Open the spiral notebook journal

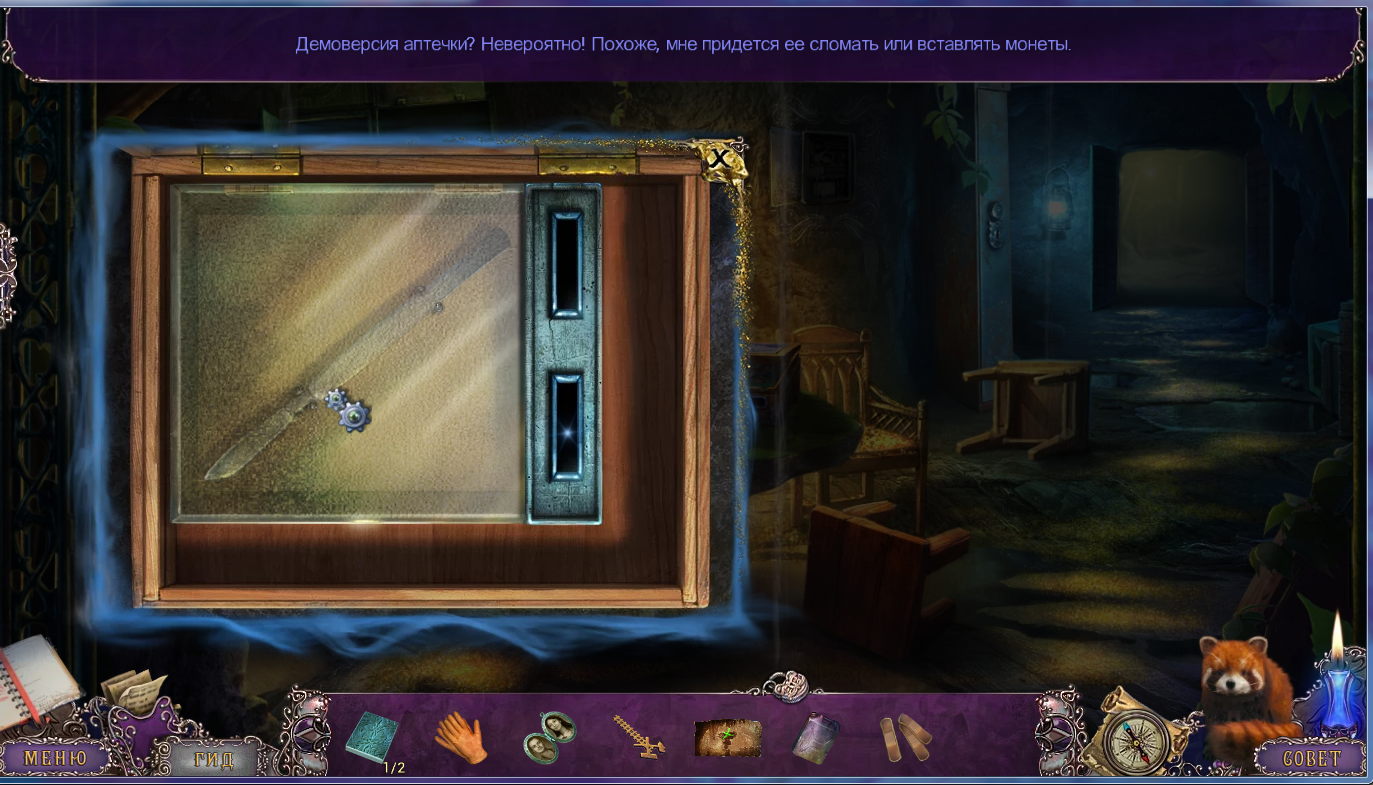pos(35,680)
